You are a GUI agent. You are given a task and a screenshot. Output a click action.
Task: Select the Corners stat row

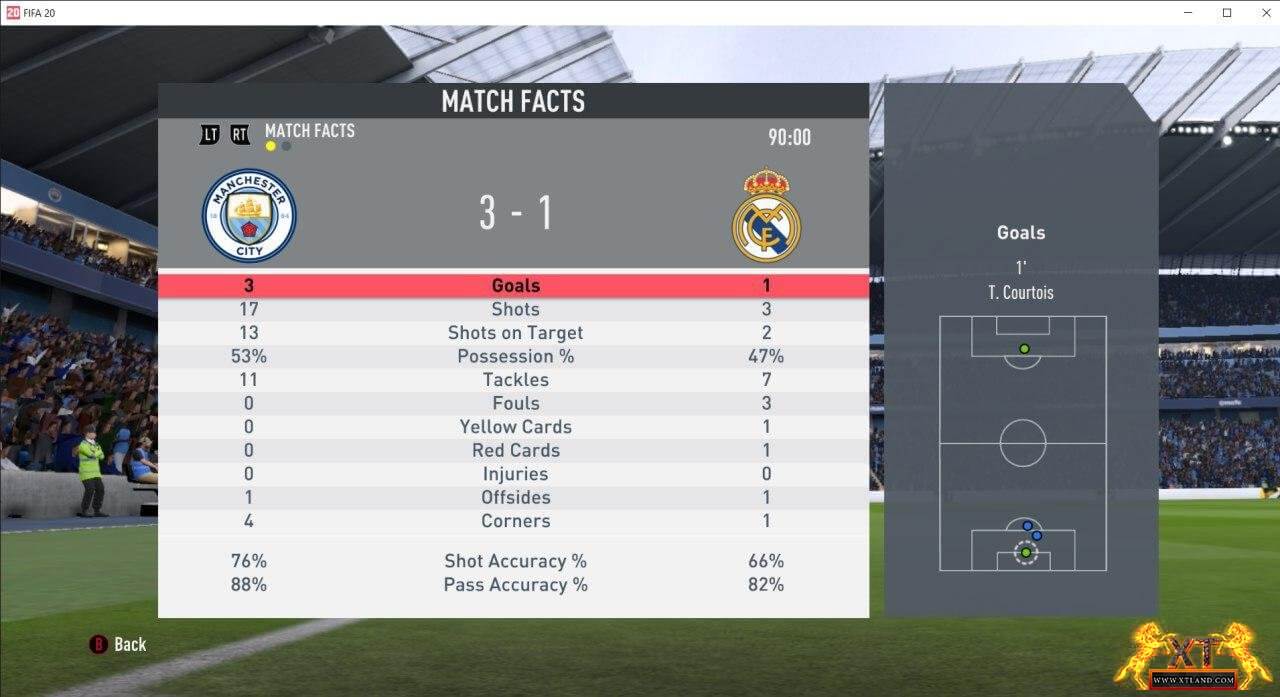coord(514,521)
